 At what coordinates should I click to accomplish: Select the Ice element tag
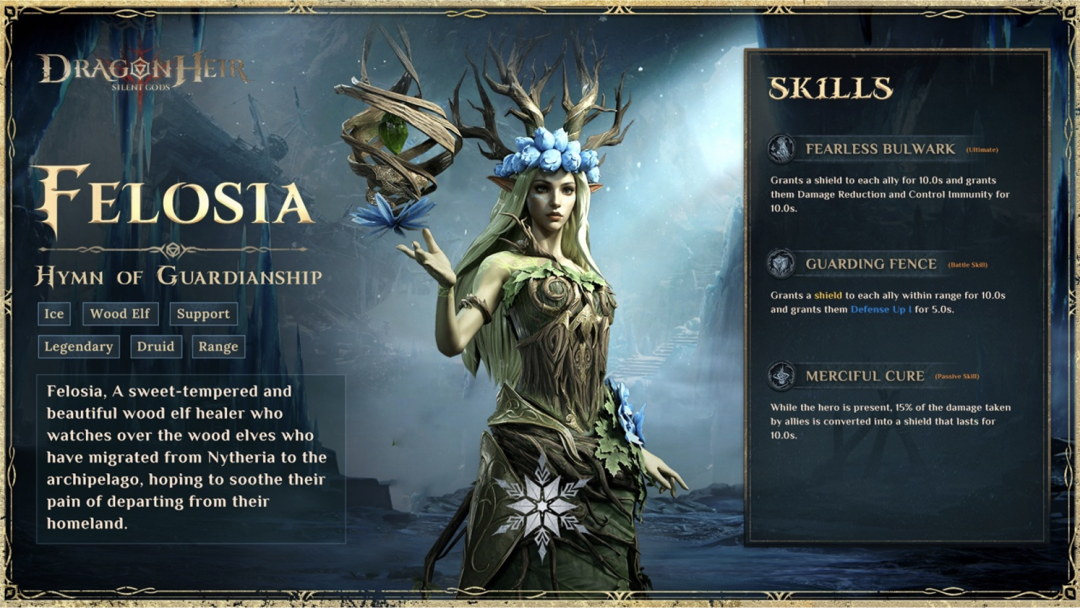(x=54, y=314)
